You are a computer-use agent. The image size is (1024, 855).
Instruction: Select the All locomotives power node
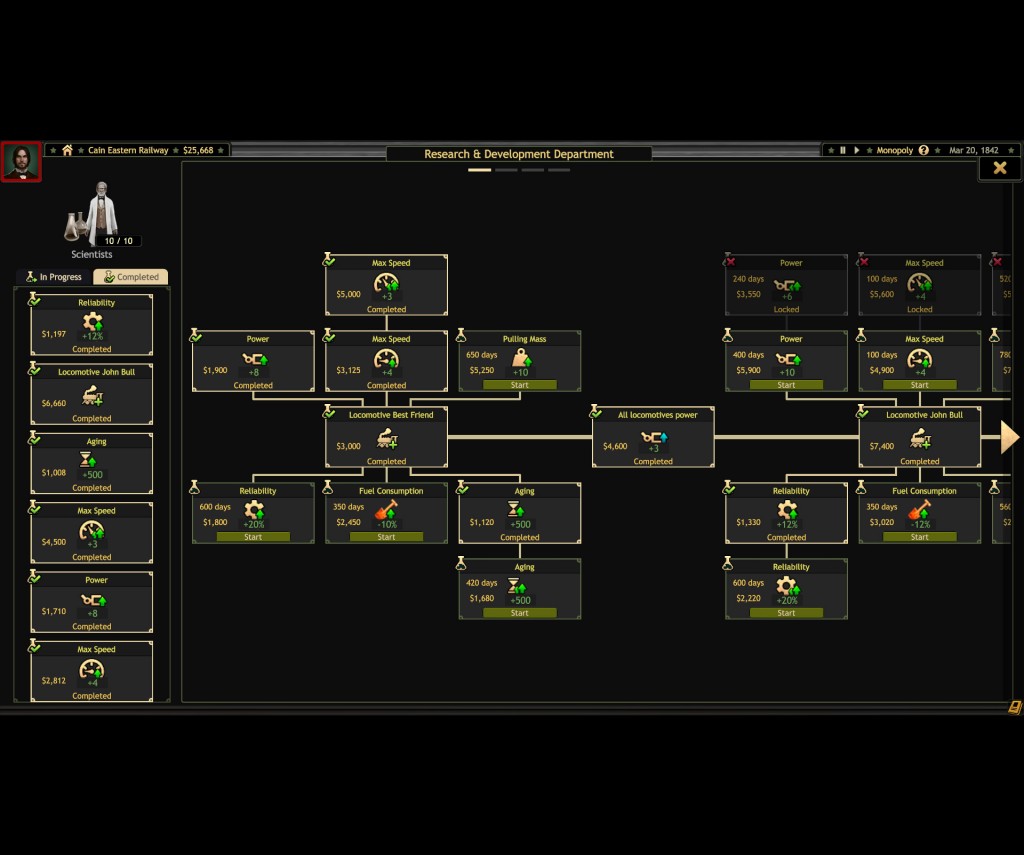(653, 437)
